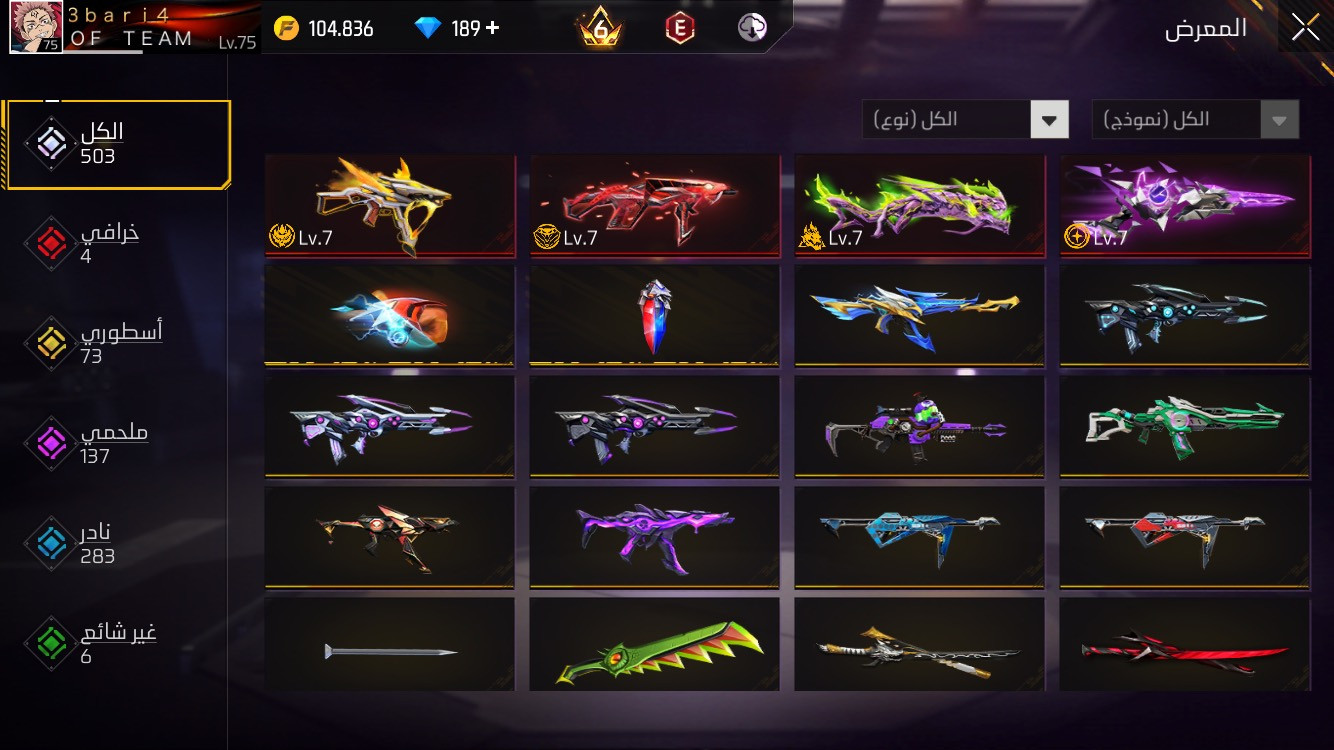Image resolution: width=1334 pixels, height=750 pixels.
Task: Choose the green flame Lv.7 gun skin
Action: coord(920,205)
